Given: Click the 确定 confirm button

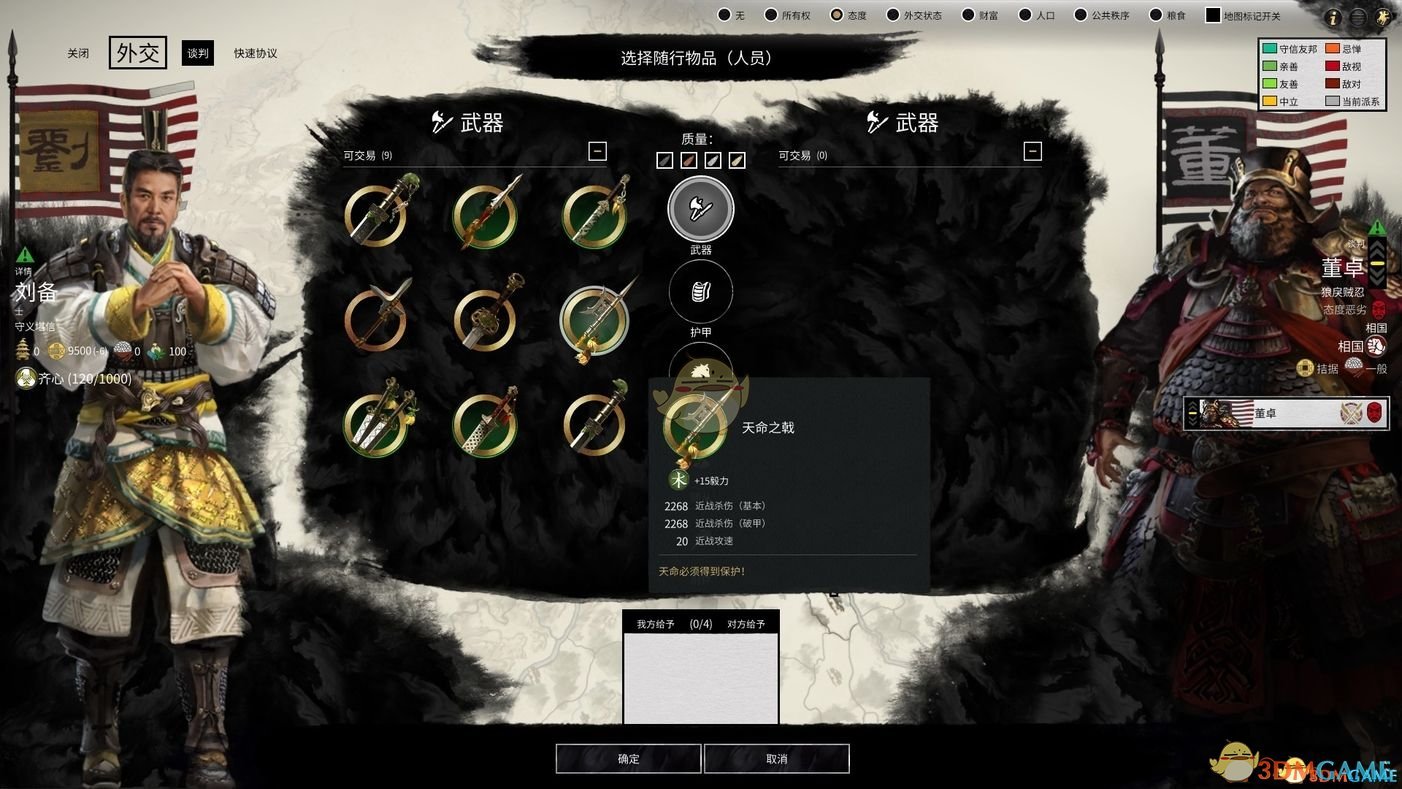Looking at the screenshot, I should [628, 759].
